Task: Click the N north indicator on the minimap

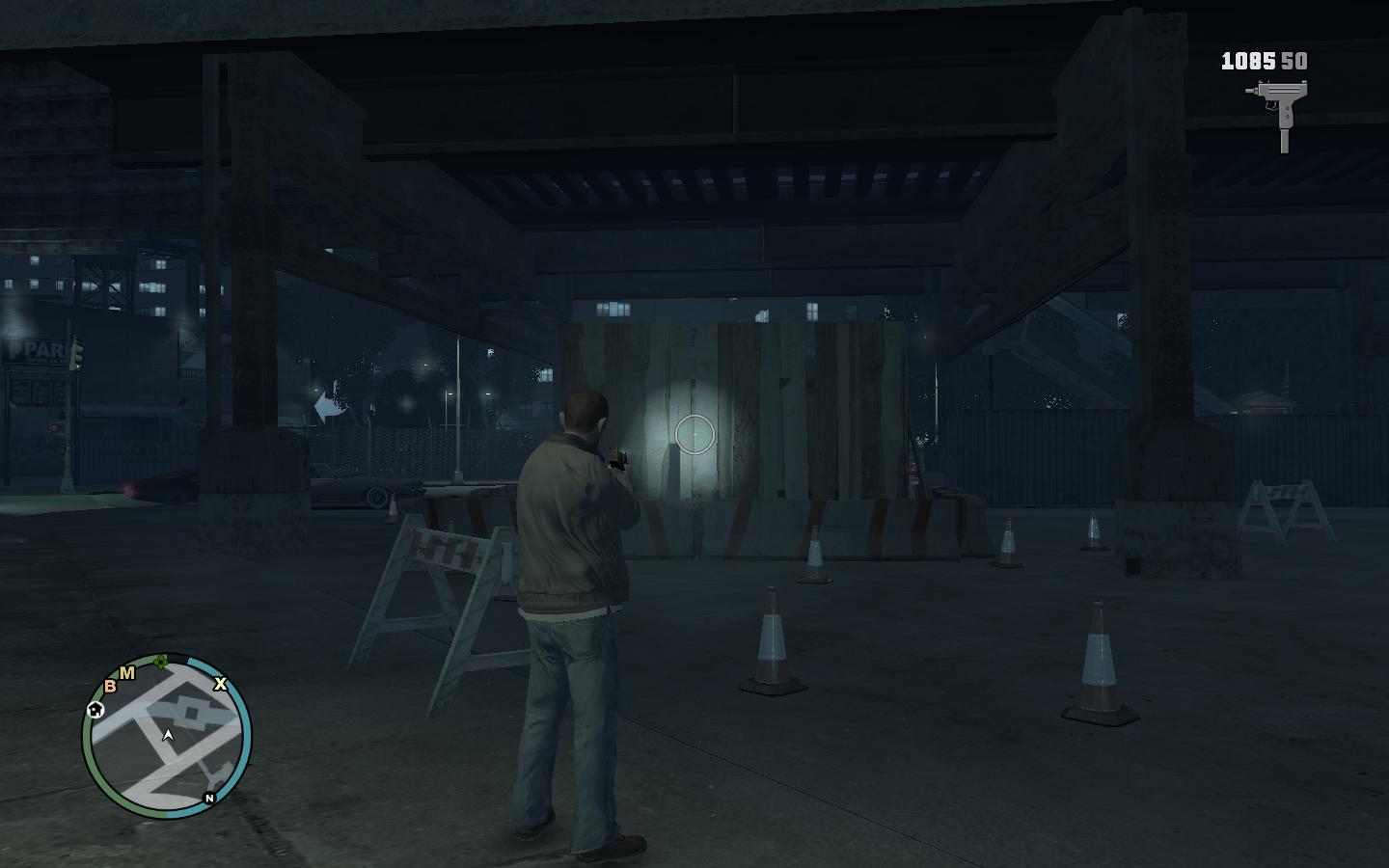Action: [209, 798]
